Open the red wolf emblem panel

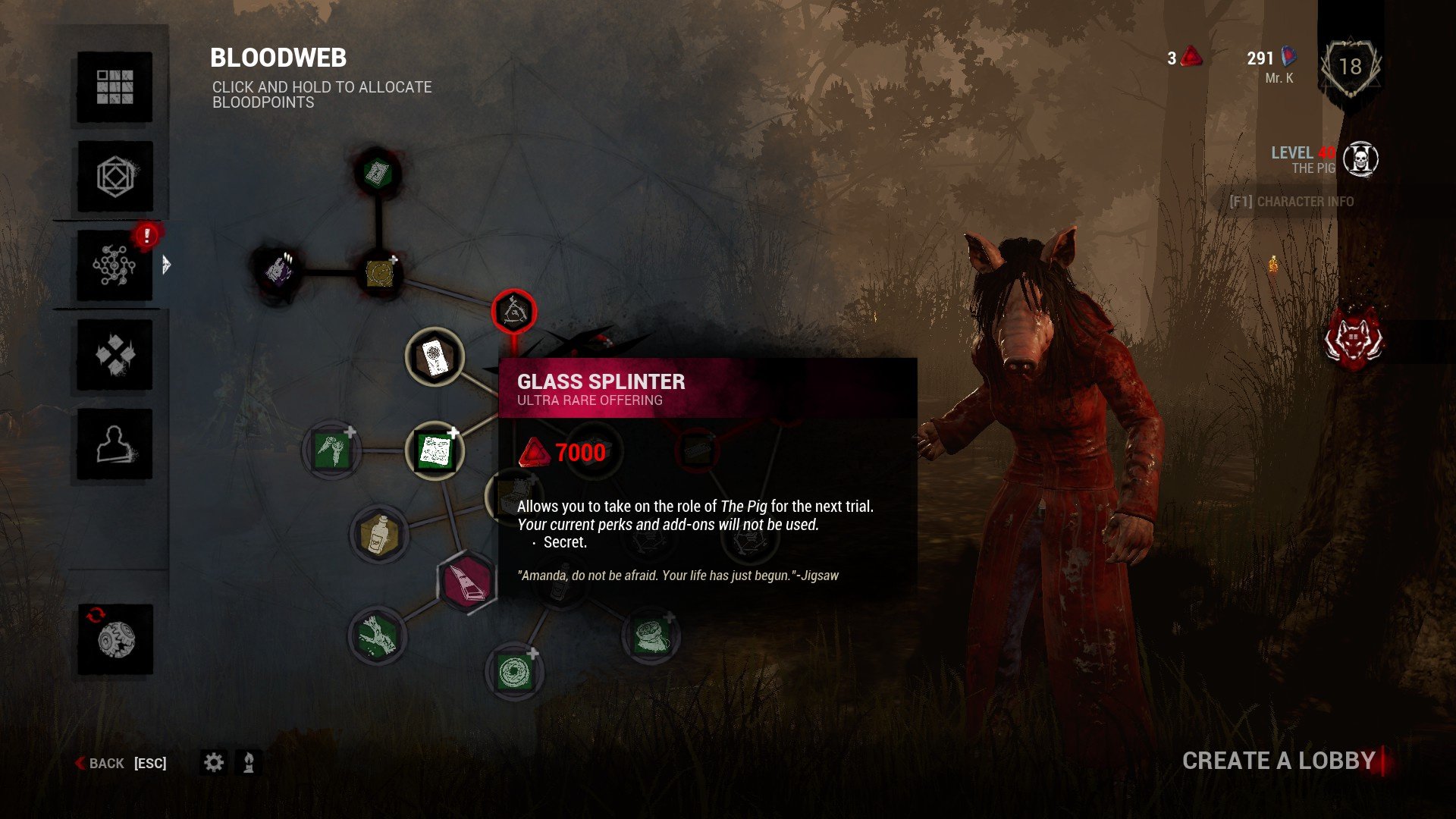point(1353,340)
